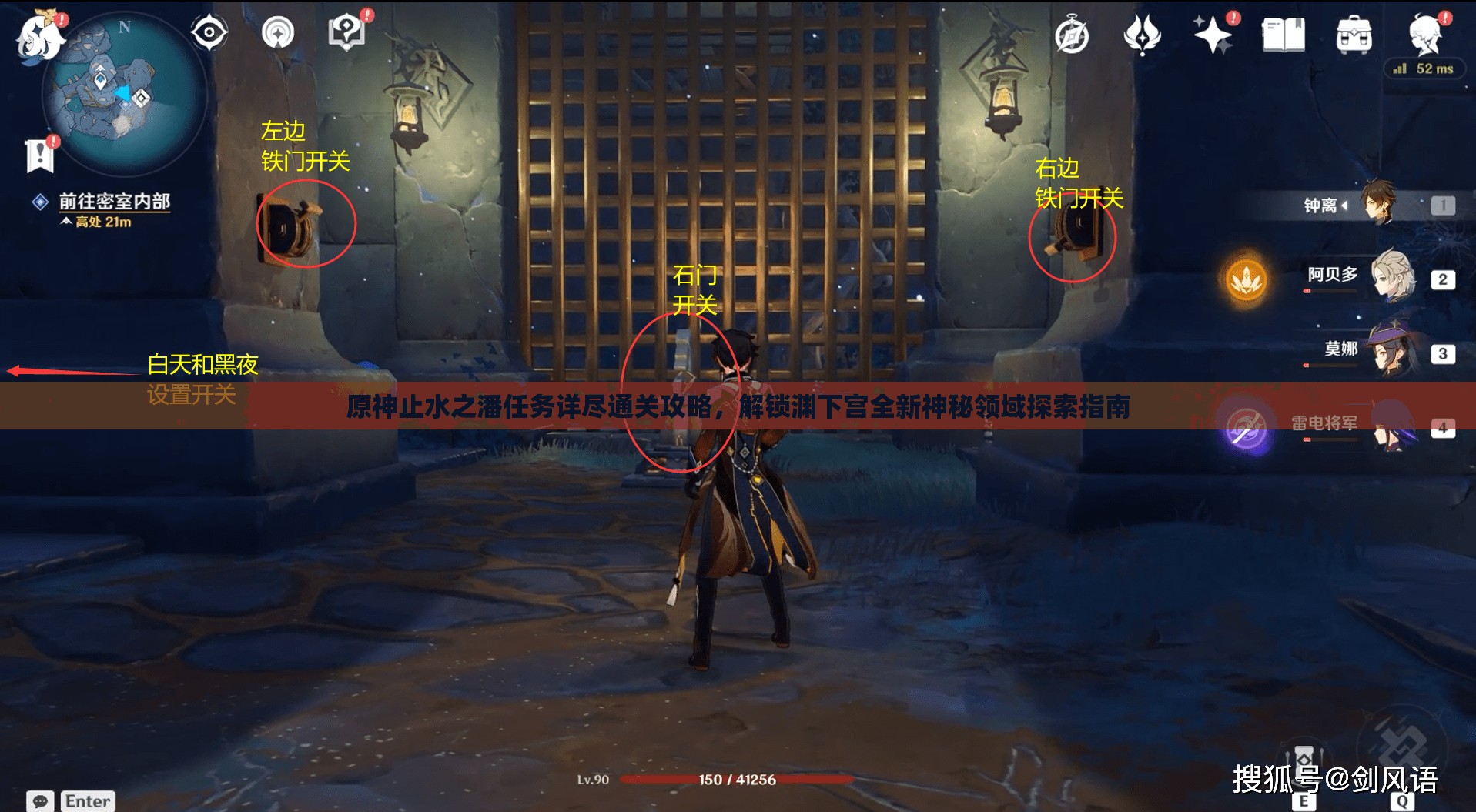The width and height of the screenshot is (1476, 812).
Task: Open the compass events icon
Action: coord(1071,36)
